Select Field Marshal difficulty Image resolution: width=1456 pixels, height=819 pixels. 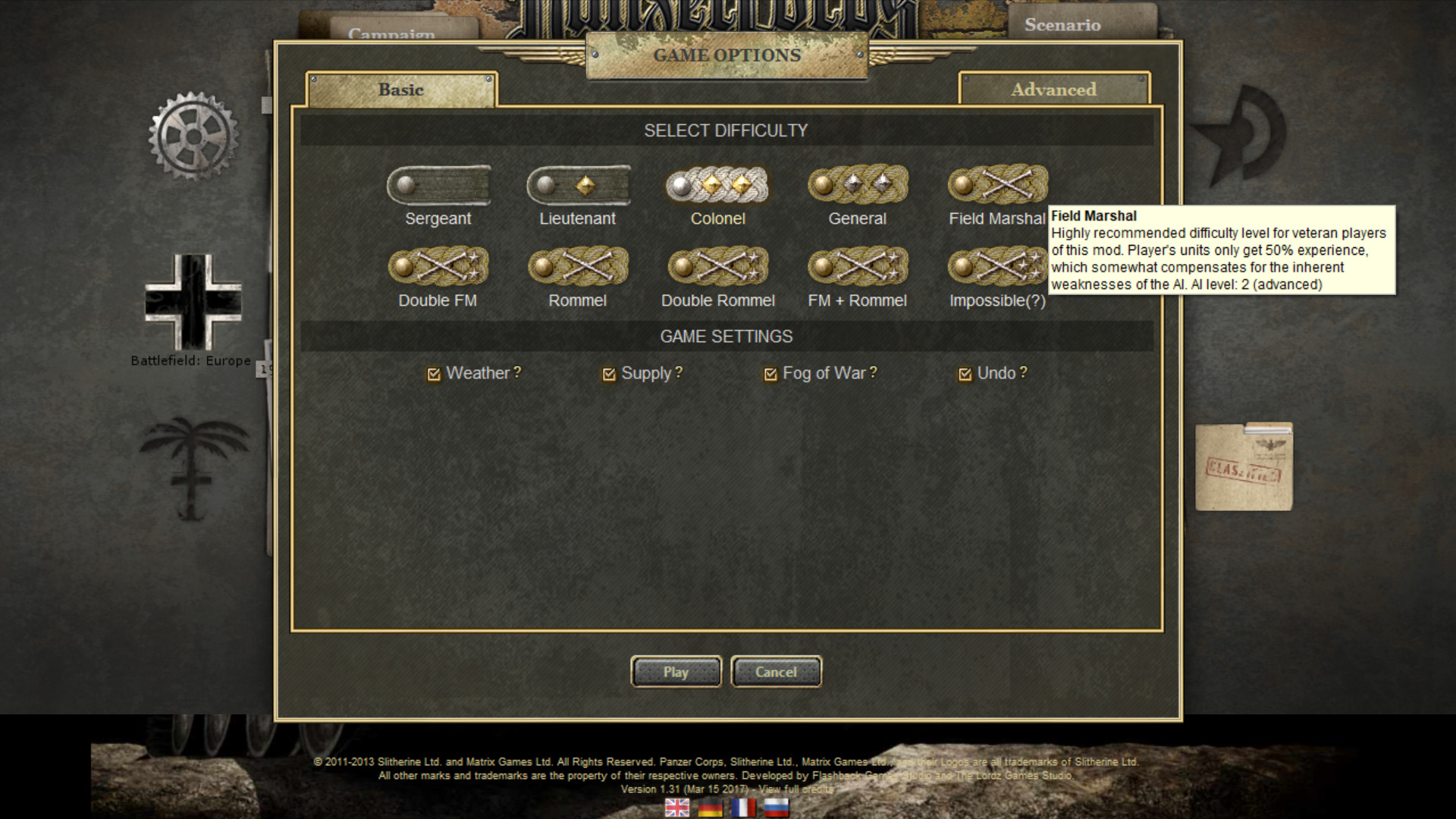pyautogui.click(x=996, y=187)
